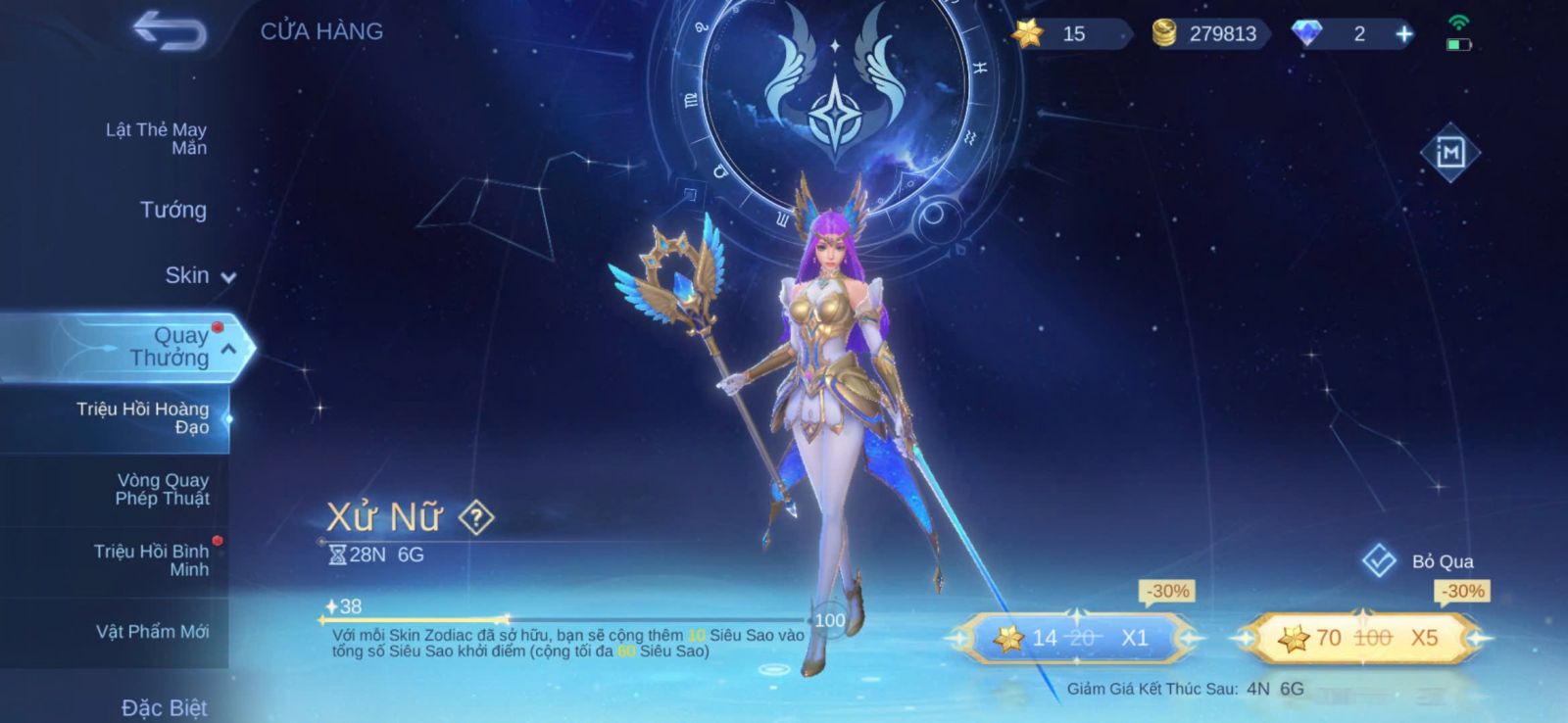Open the Xử Nữ question mark info
Screen dimensions: 1568x723
476,517
